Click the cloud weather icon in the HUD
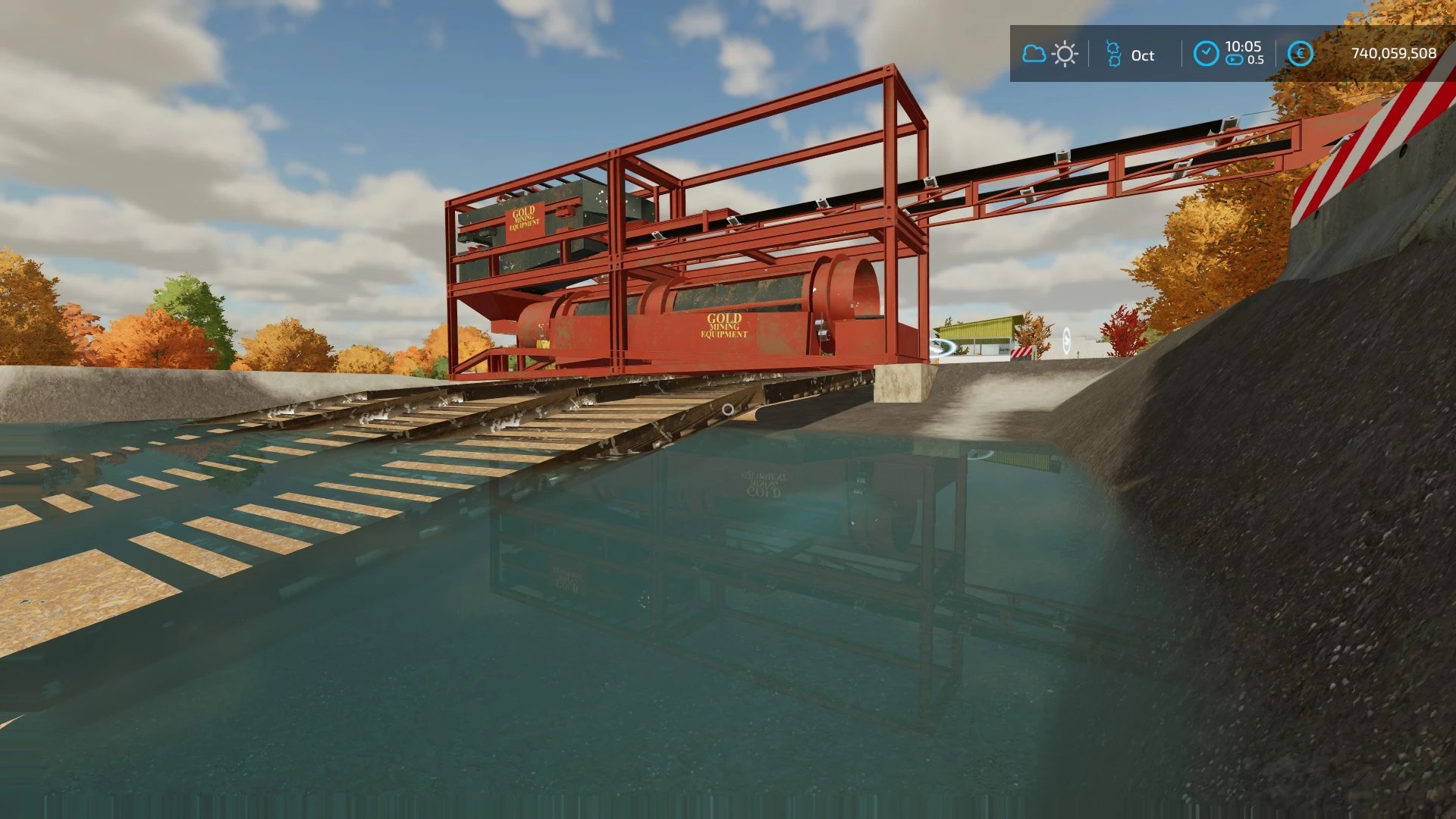The height and width of the screenshot is (819, 1456). (1035, 53)
